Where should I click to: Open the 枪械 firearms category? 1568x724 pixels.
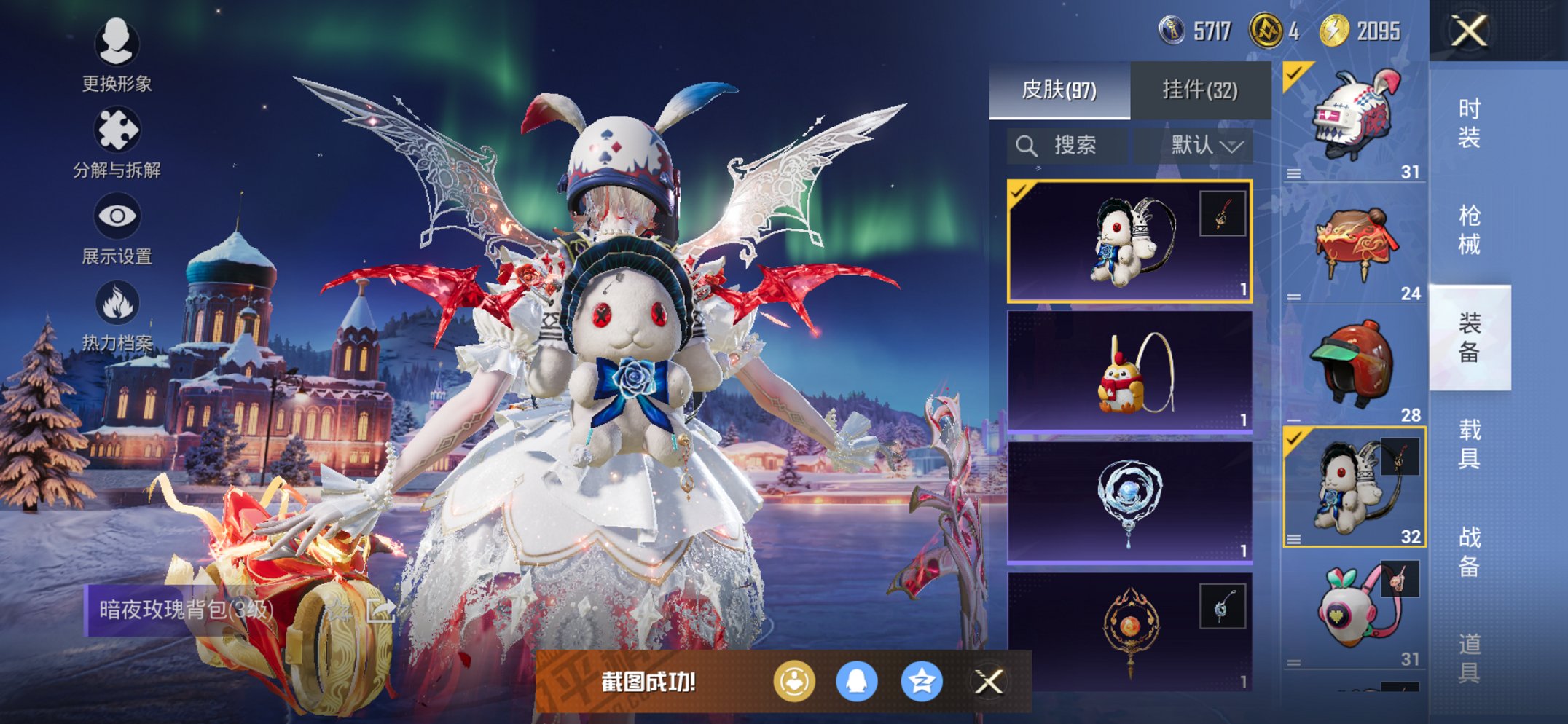click(x=1469, y=229)
